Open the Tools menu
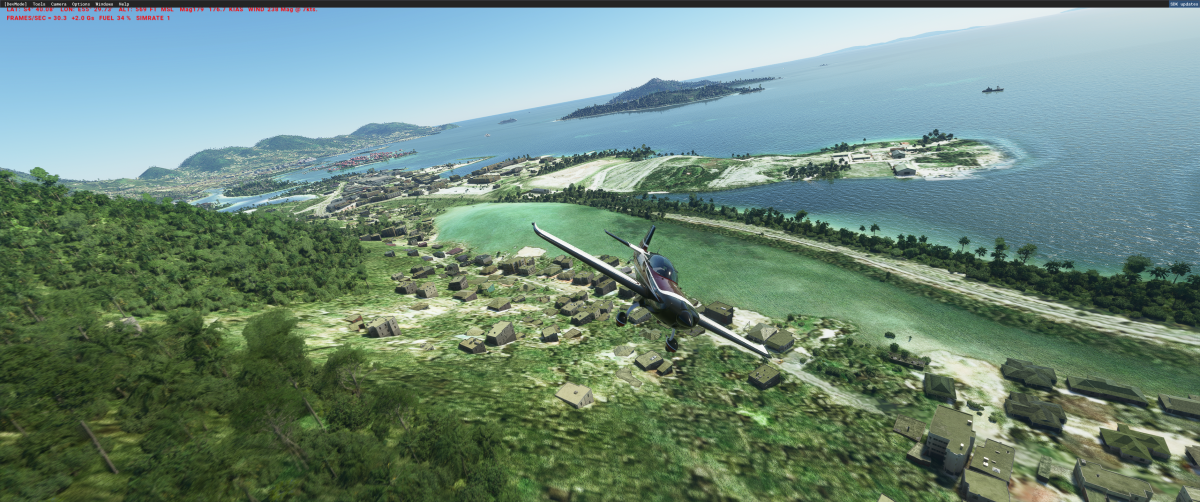 tap(39, 4)
